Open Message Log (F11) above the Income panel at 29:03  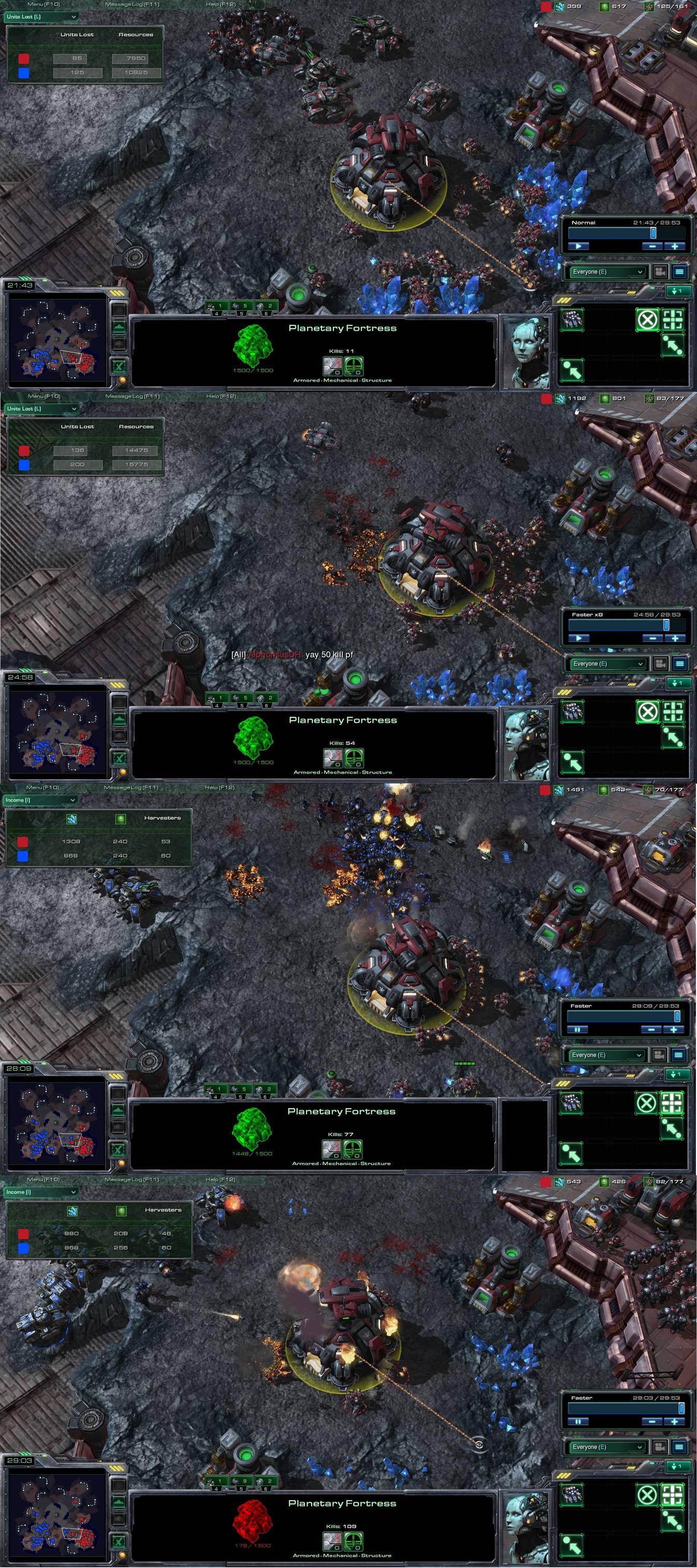coord(132,1180)
